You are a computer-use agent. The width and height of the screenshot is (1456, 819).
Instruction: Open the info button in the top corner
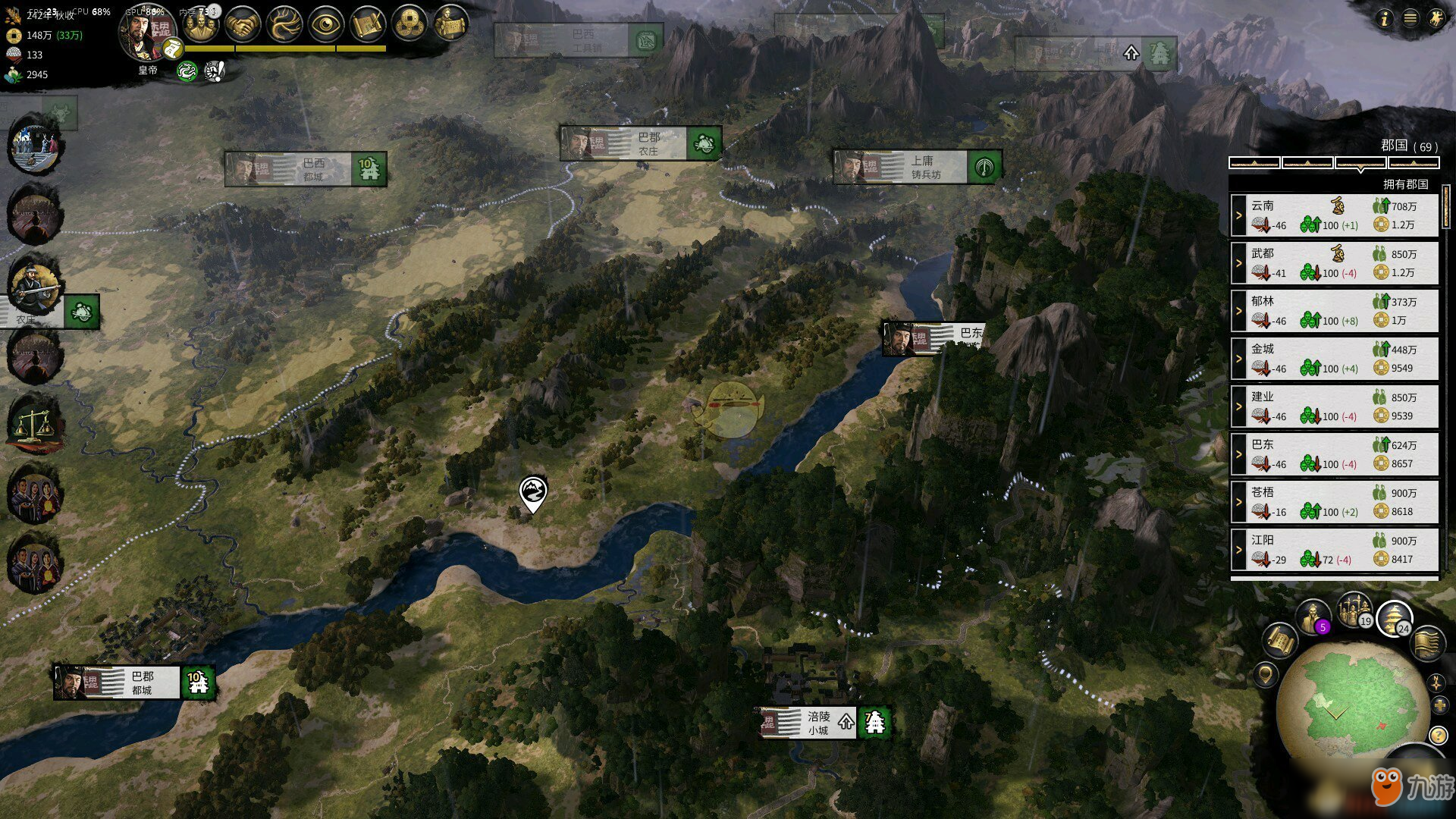coord(1385,19)
